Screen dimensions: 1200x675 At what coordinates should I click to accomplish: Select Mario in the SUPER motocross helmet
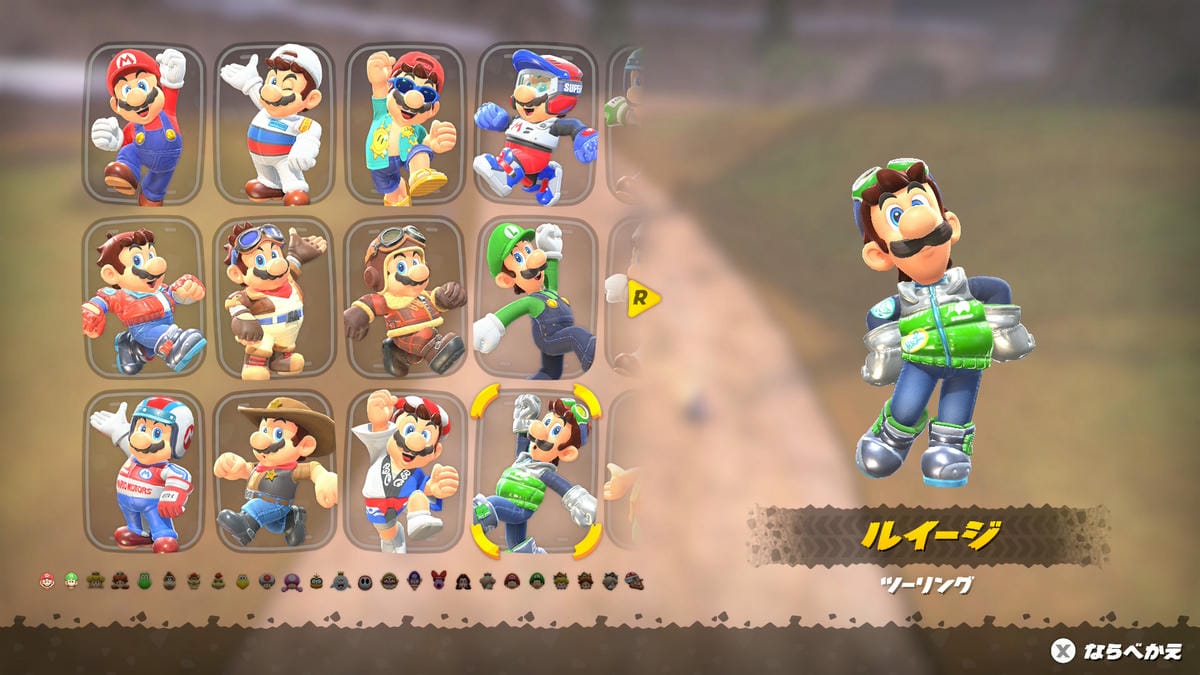coord(535,124)
